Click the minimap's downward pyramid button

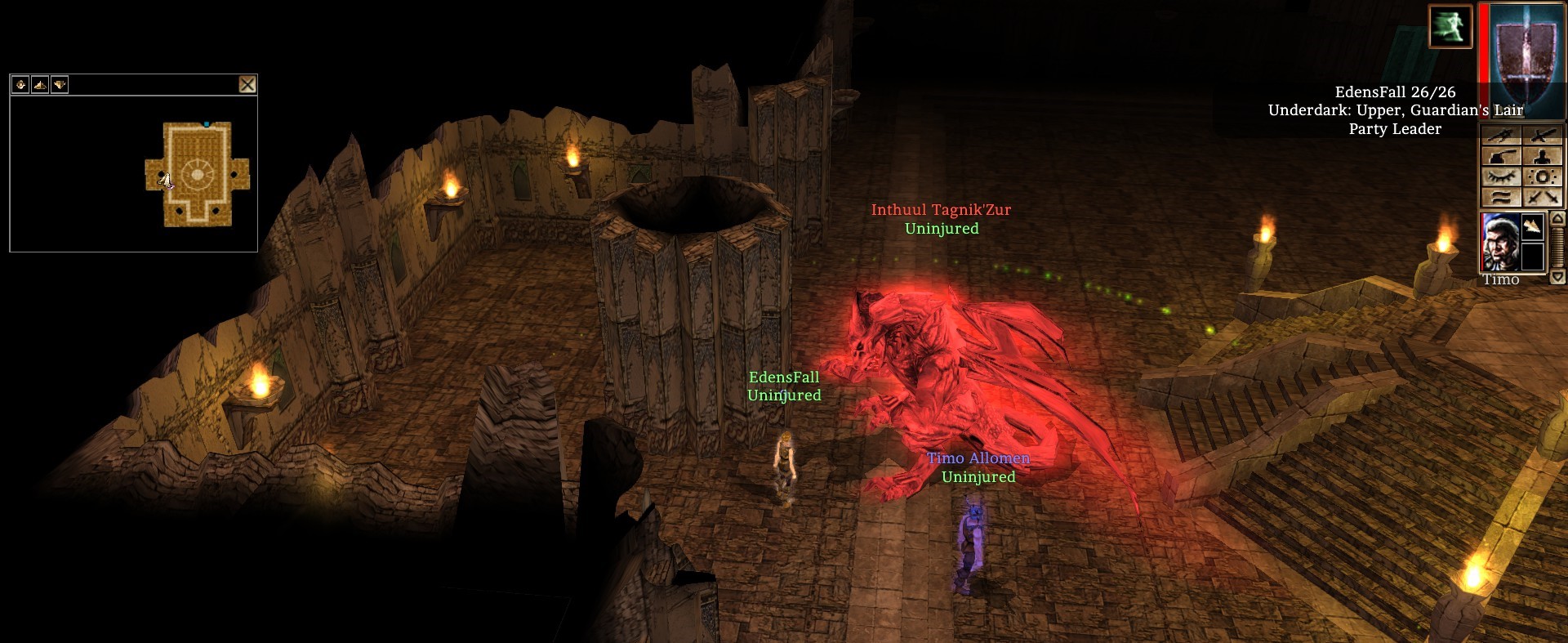tap(60, 84)
